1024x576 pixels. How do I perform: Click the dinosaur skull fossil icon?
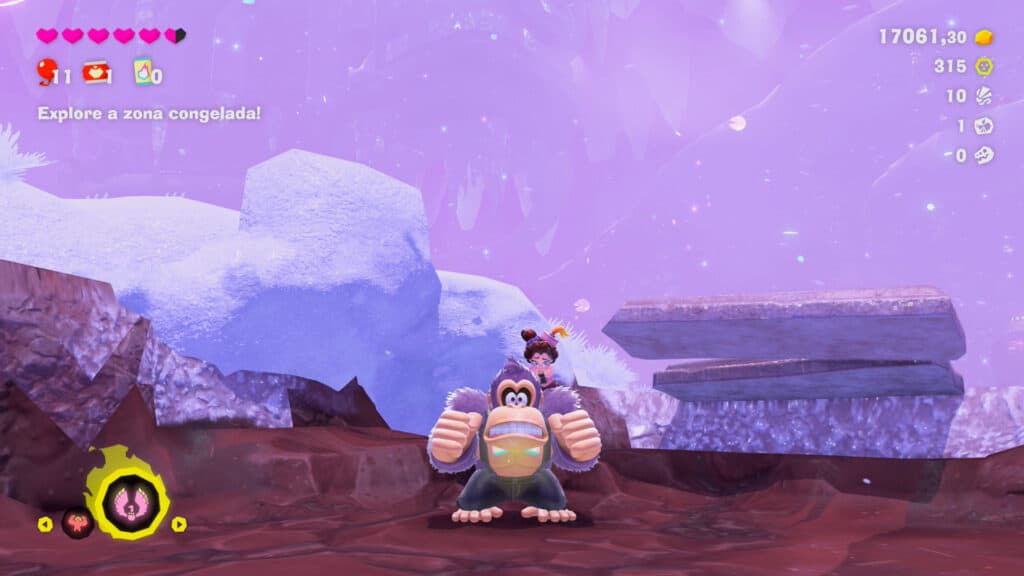[x=984, y=155]
